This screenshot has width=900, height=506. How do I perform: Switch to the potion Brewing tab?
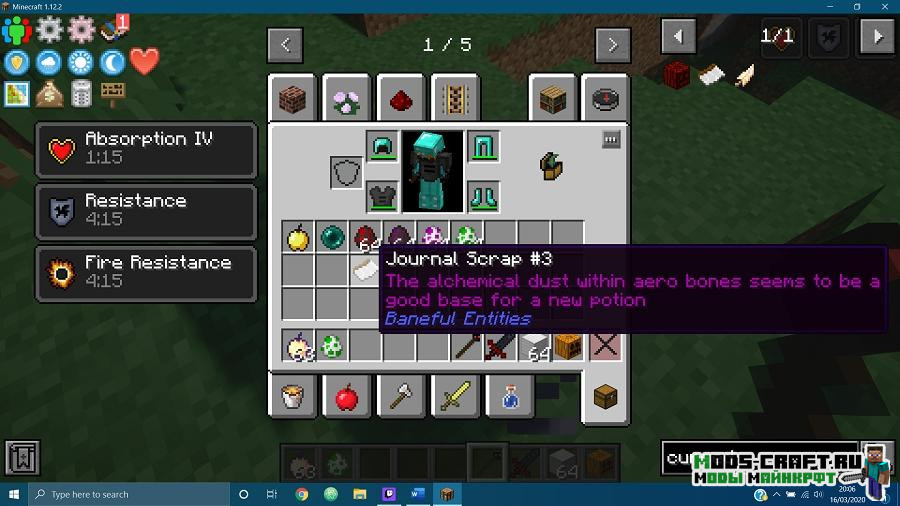(508, 397)
